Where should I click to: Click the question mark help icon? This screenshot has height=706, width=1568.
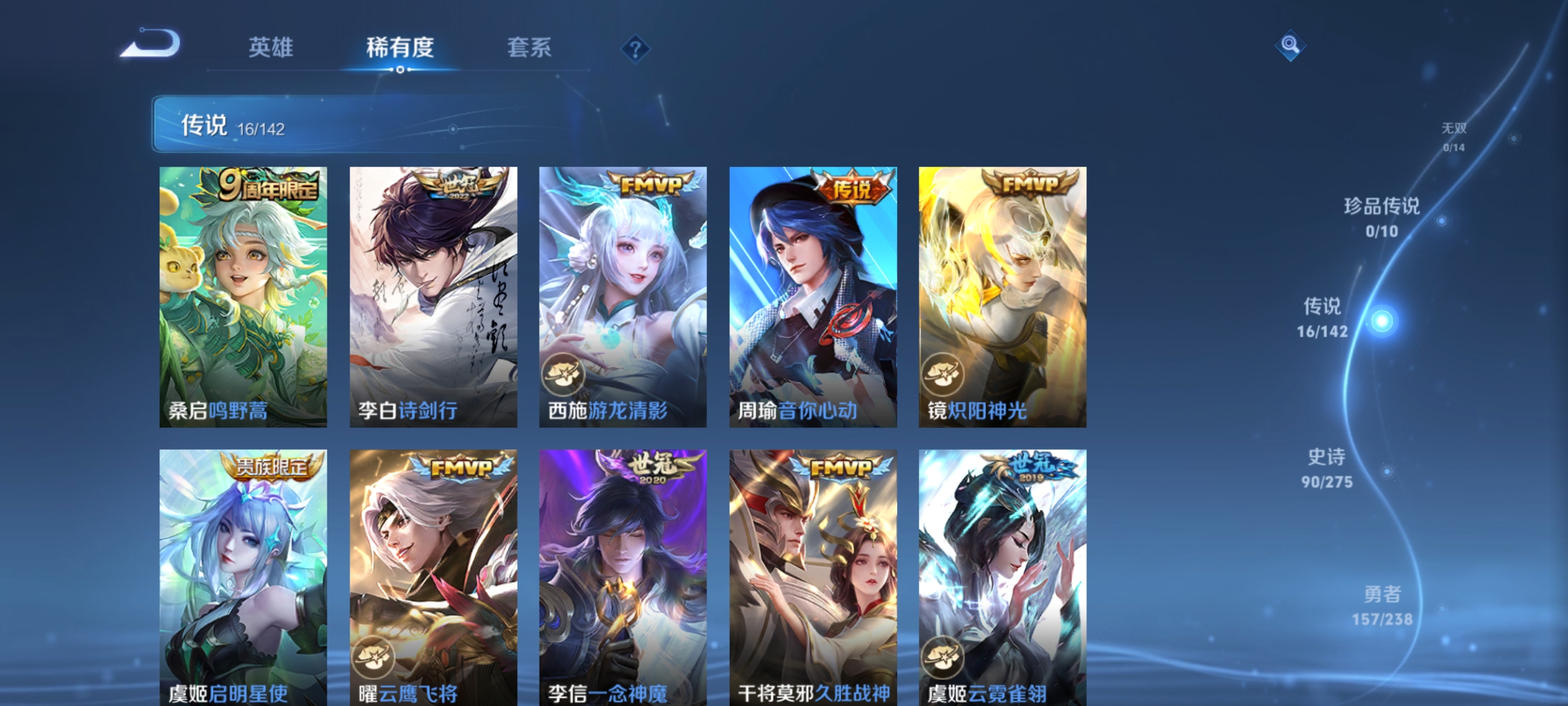point(636,50)
